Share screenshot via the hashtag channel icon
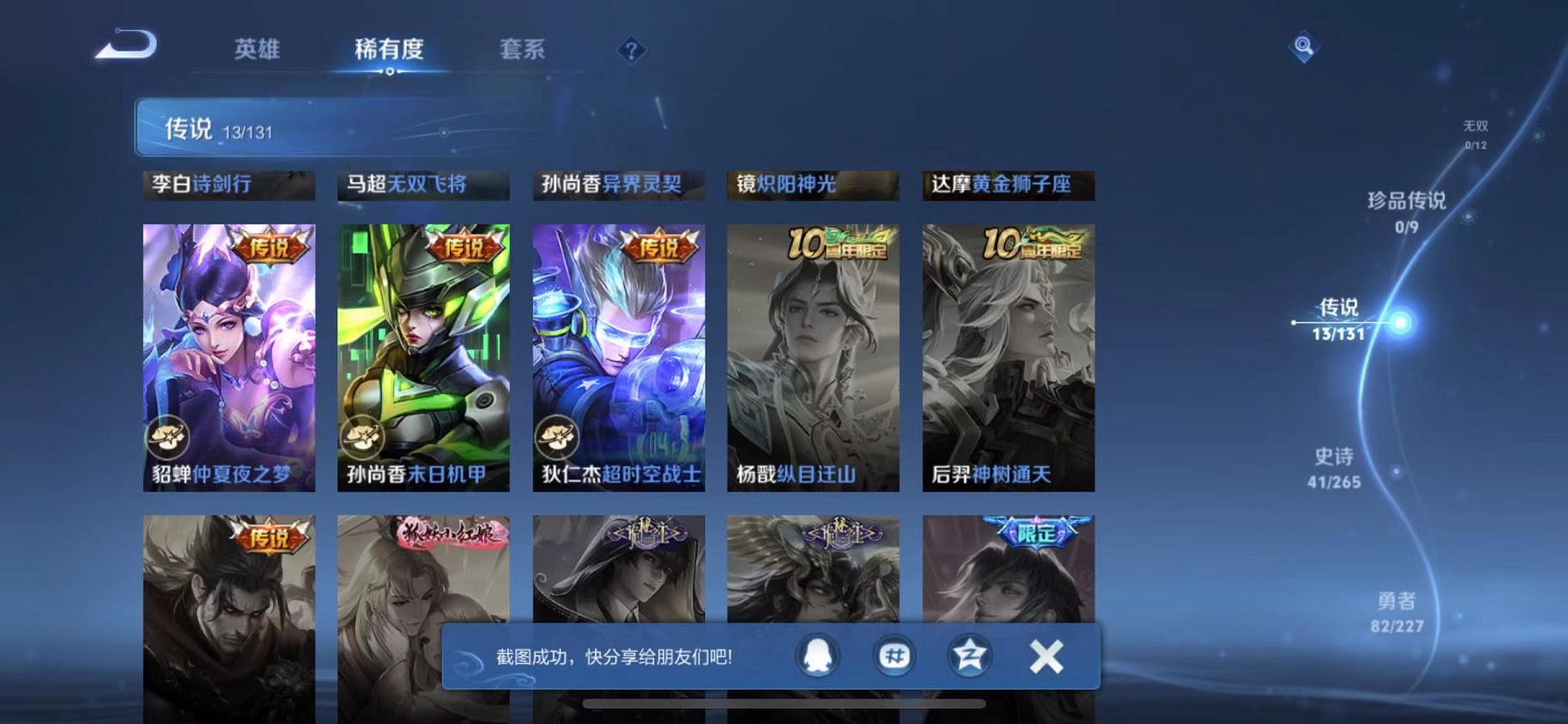The height and width of the screenshot is (724, 1568). pyautogui.click(x=895, y=655)
